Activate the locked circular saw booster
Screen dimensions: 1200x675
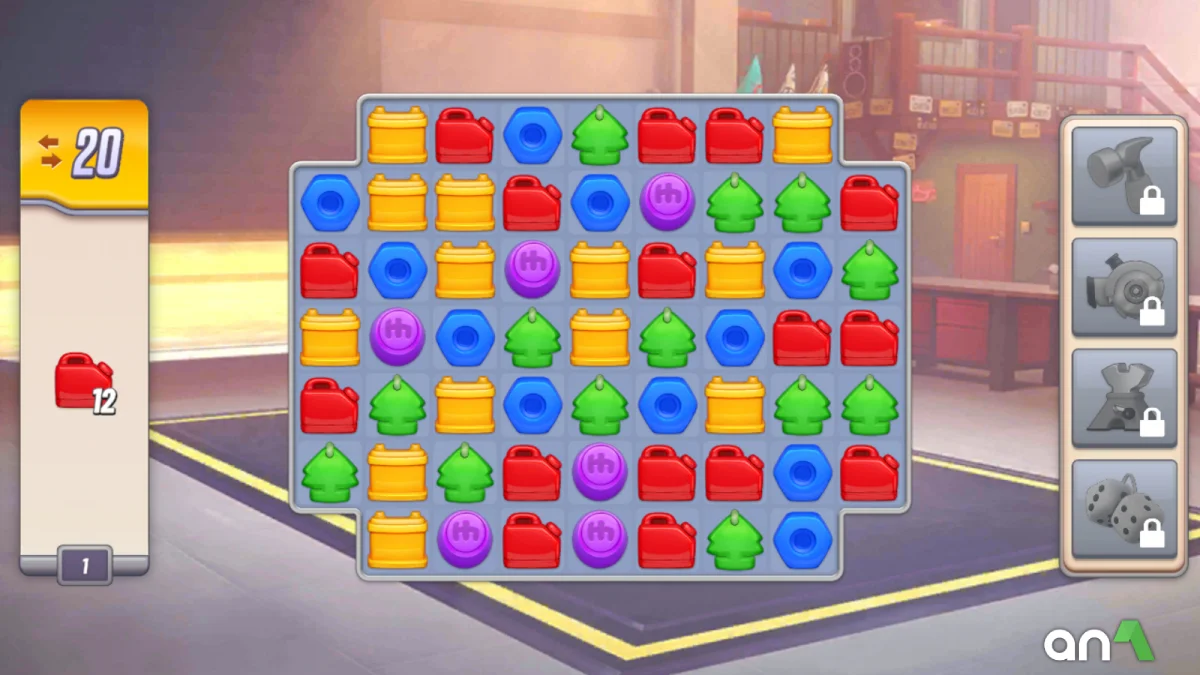pos(1124,287)
